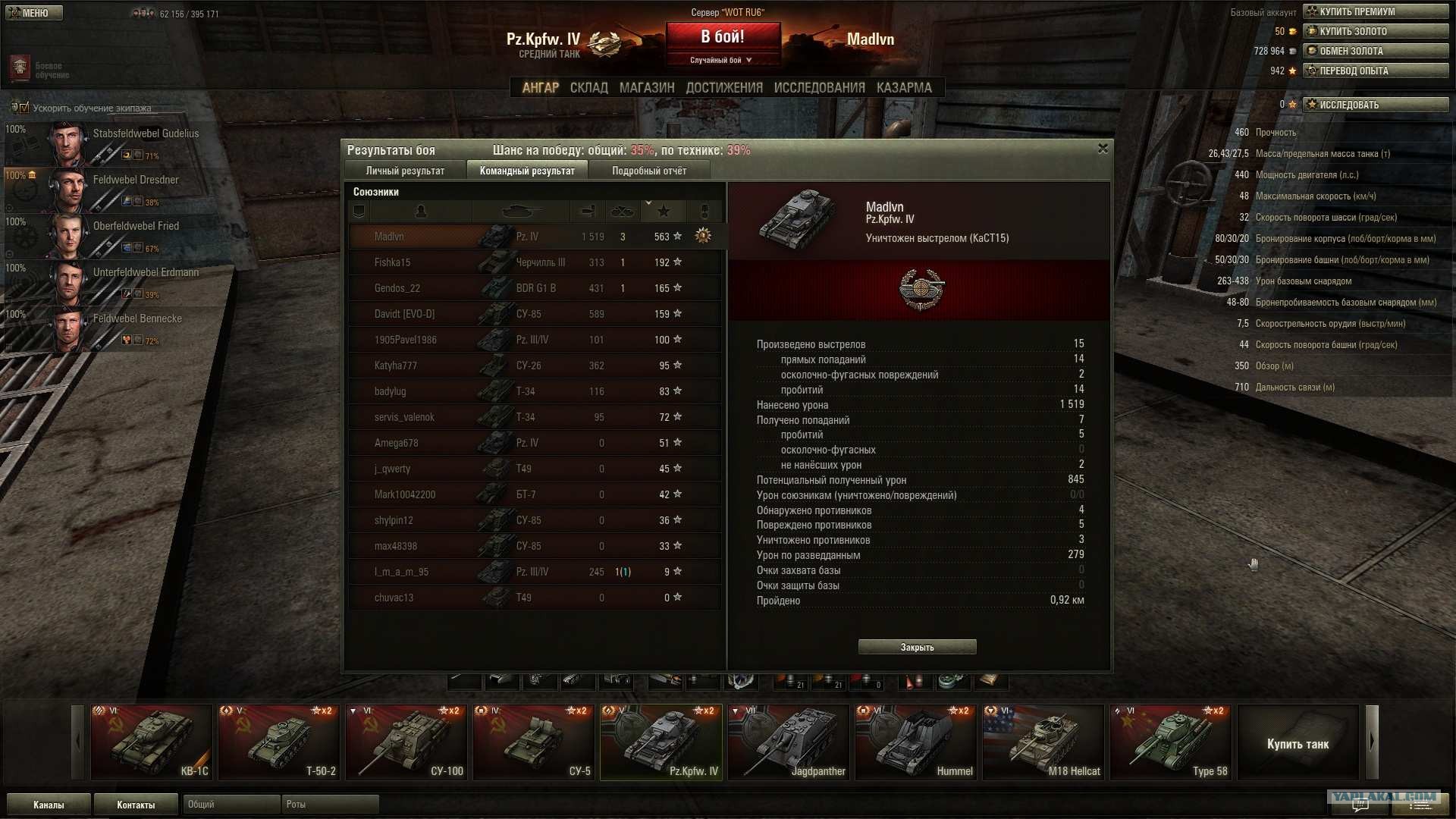Select Fishka15's row in the allies list
The image size is (1456, 819).
(535, 262)
